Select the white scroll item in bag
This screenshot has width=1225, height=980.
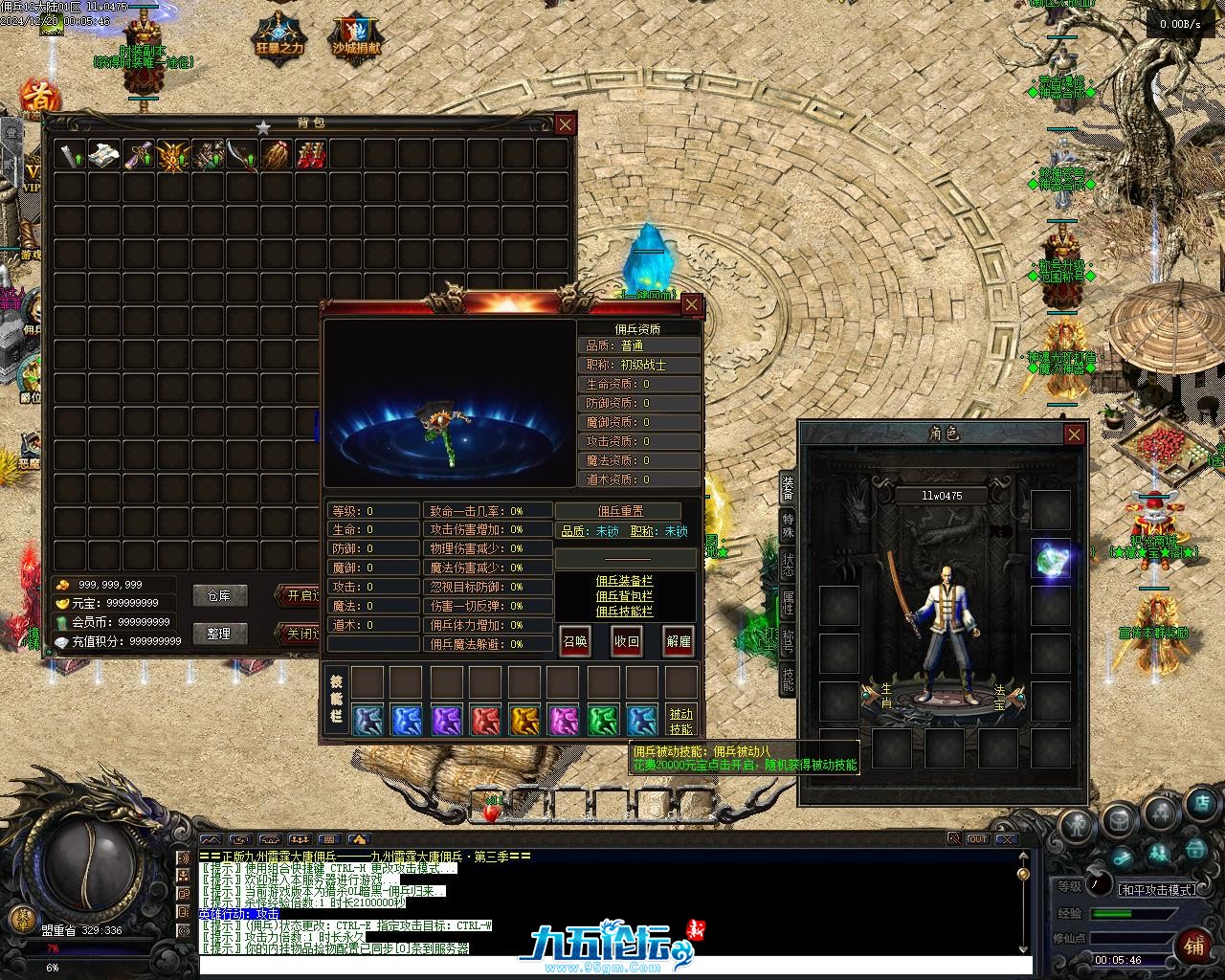(x=103, y=155)
